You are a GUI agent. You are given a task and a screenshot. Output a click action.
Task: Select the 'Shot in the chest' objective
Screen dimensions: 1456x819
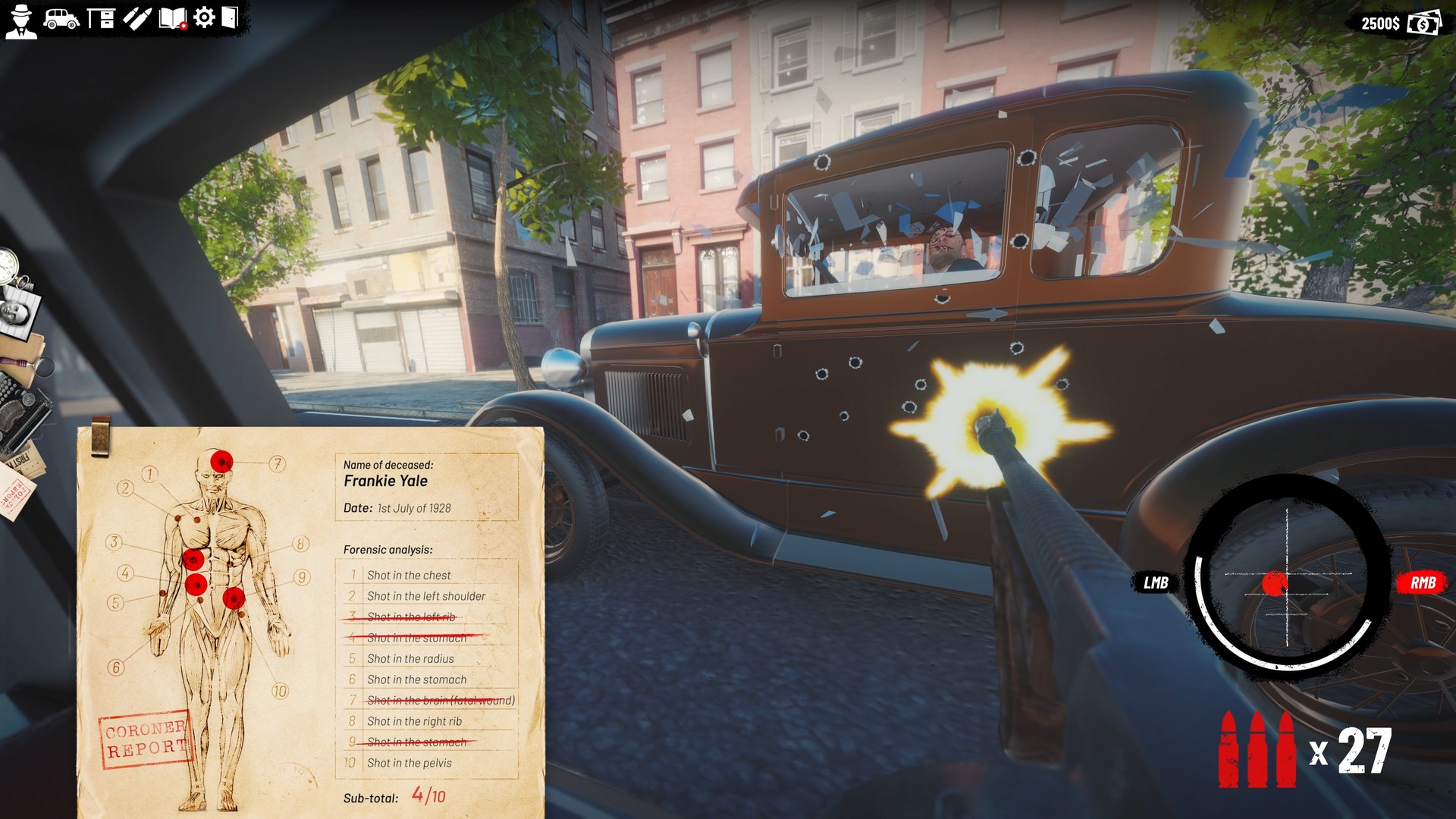408,575
